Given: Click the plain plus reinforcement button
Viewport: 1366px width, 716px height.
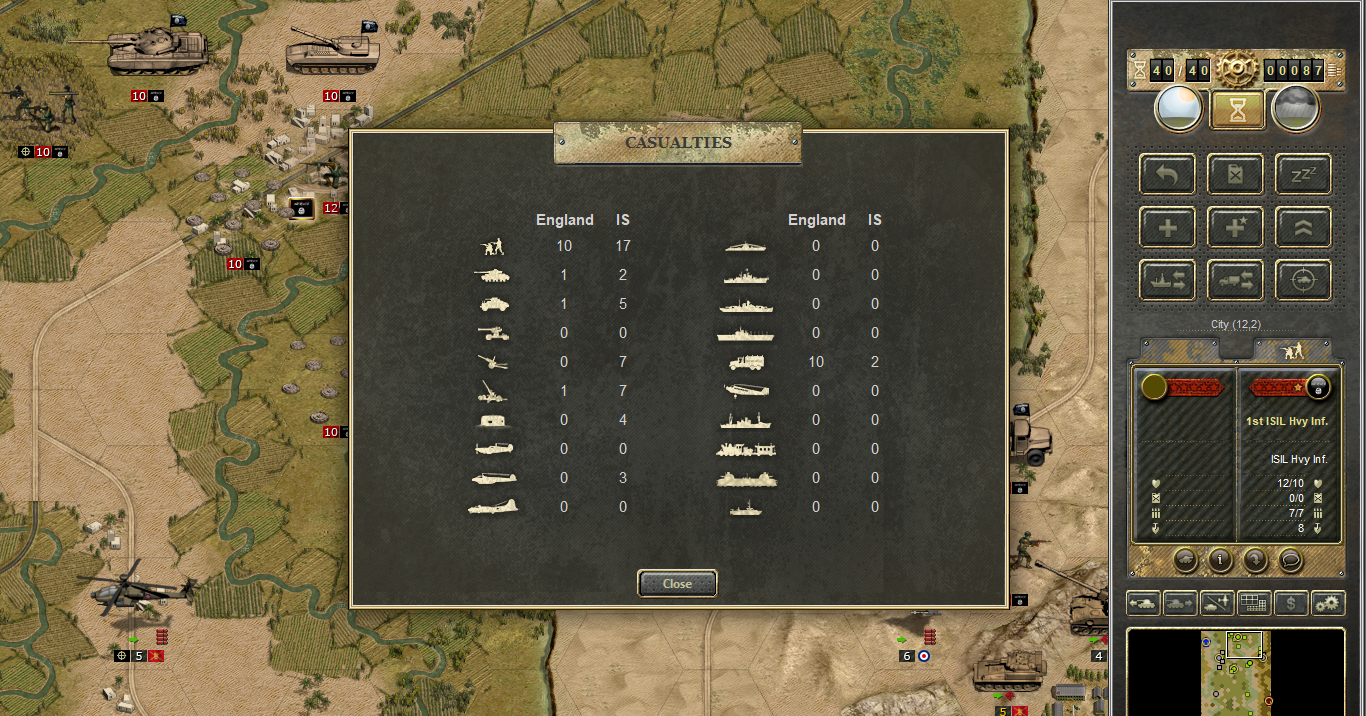Looking at the screenshot, I should [x=1167, y=228].
